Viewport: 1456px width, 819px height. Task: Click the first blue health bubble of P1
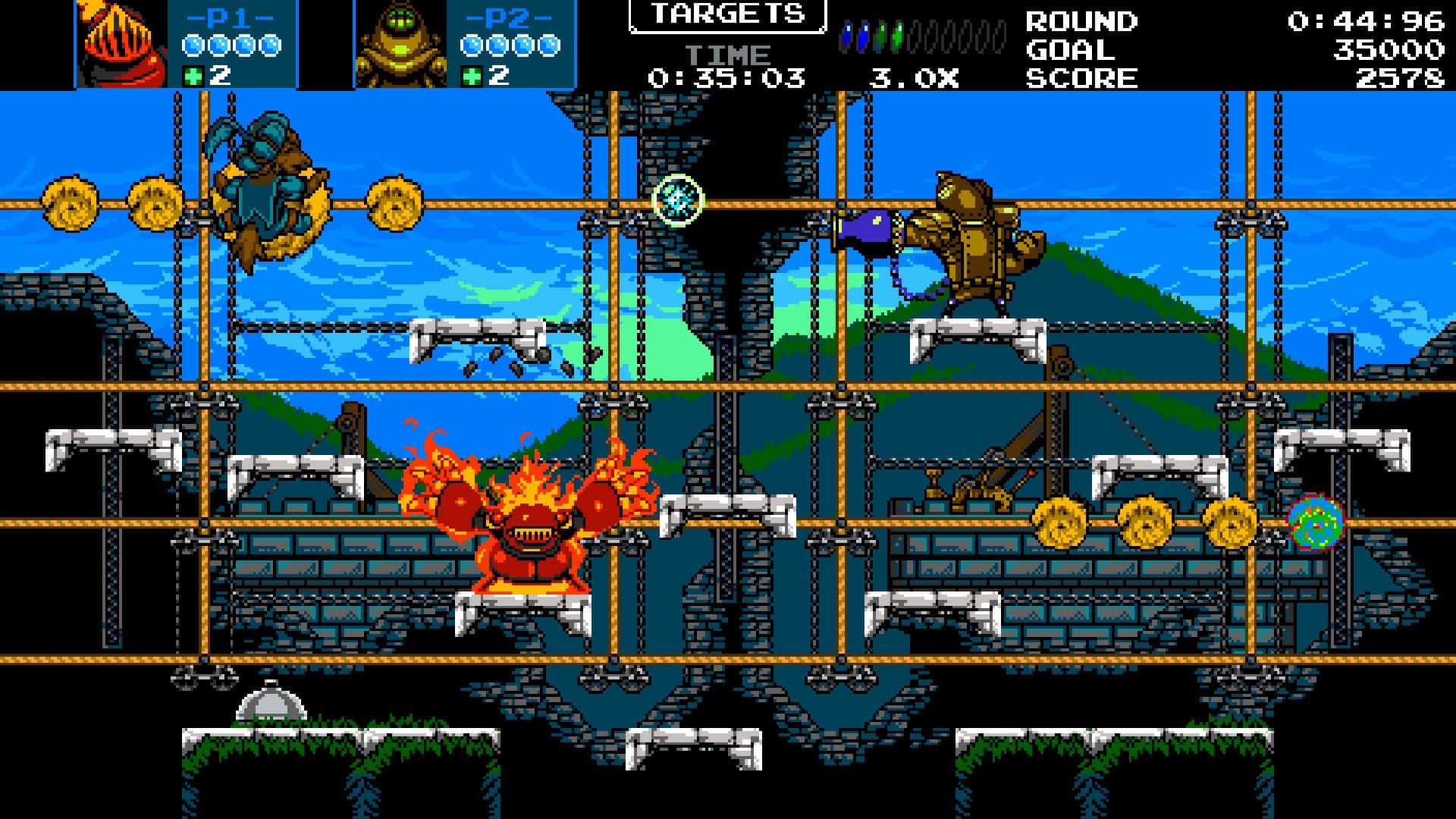(x=194, y=45)
